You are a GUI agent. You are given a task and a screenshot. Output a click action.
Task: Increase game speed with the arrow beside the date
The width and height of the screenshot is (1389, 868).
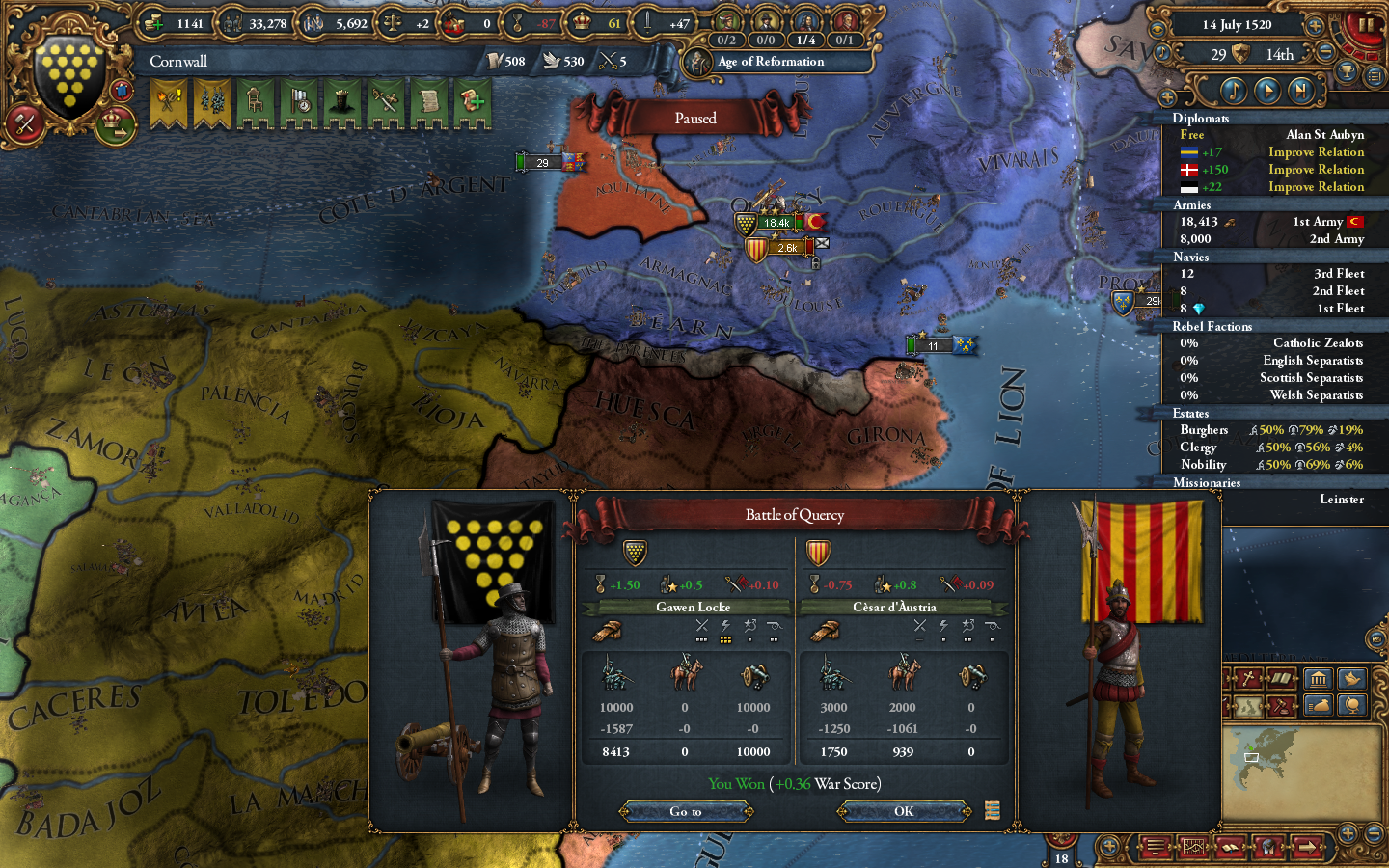[1316, 26]
